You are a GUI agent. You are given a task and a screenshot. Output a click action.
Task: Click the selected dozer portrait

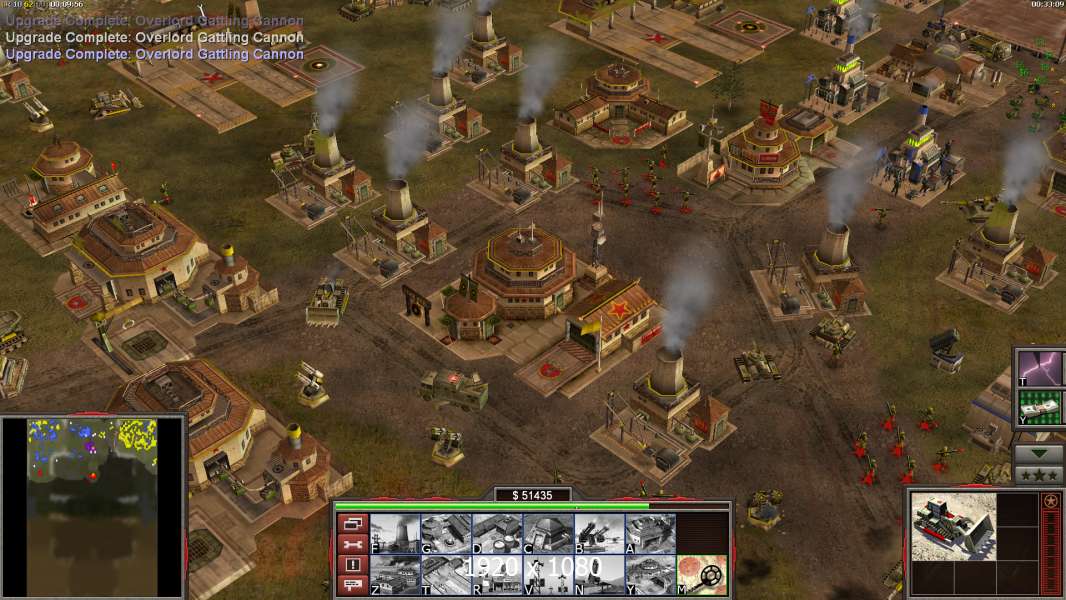pyautogui.click(x=953, y=527)
